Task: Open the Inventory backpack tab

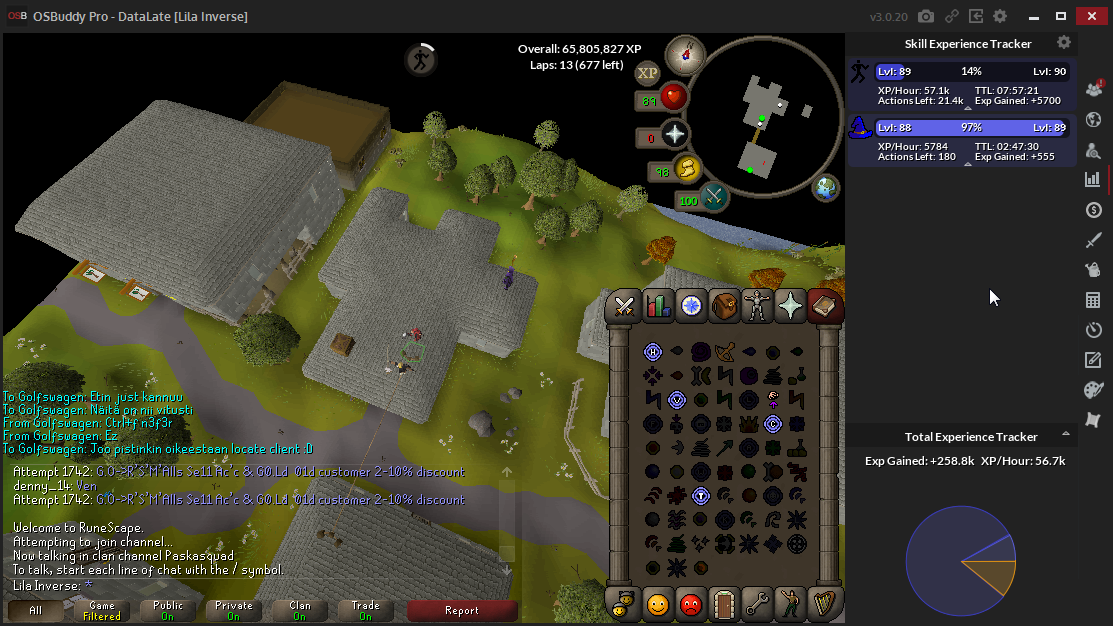Action: tap(724, 306)
